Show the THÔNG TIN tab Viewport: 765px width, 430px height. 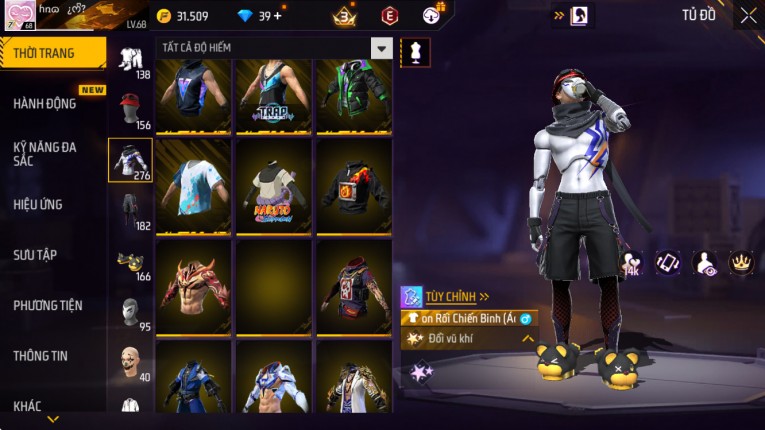click(x=41, y=355)
